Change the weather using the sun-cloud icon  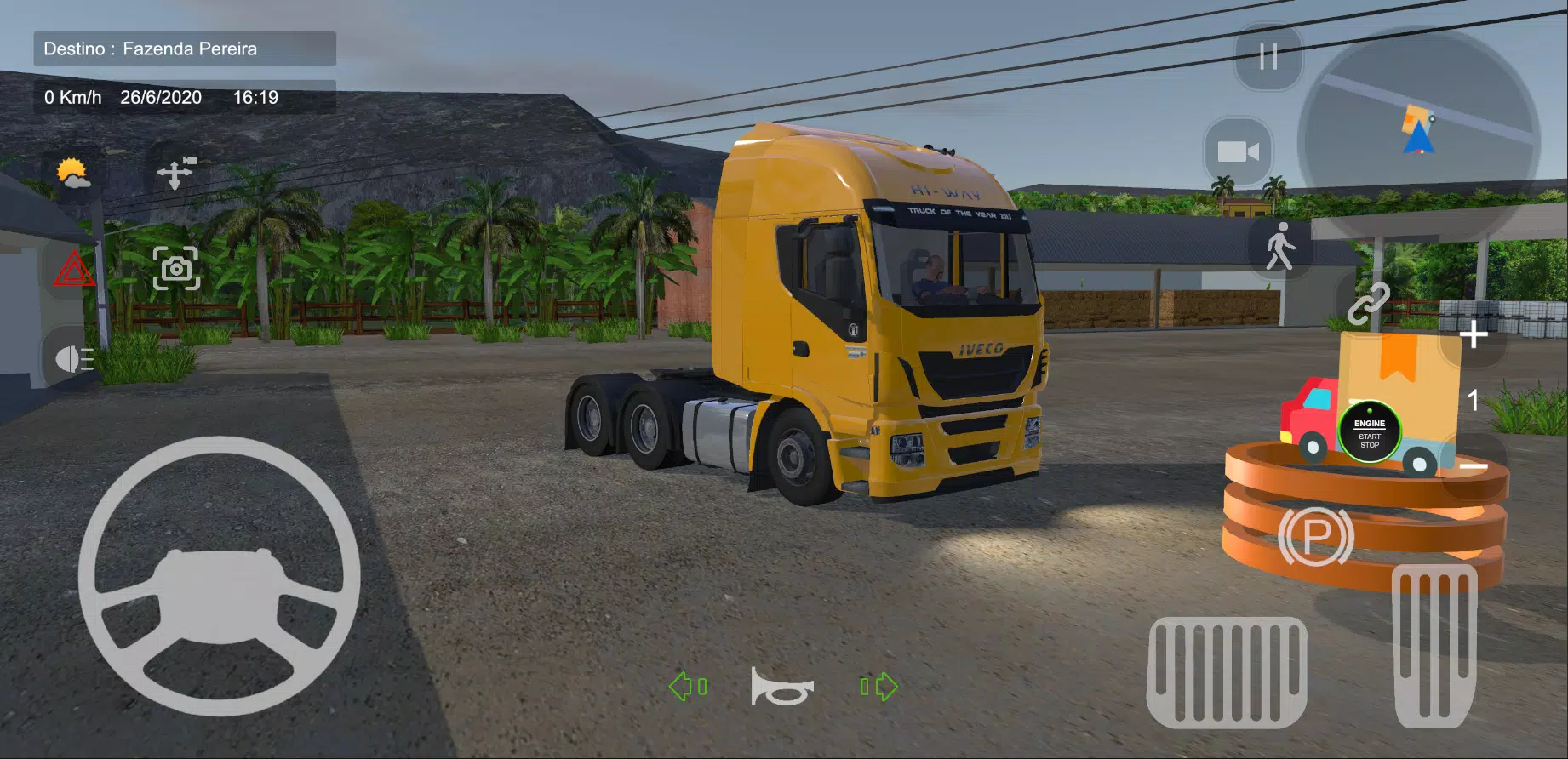coord(73,174)
